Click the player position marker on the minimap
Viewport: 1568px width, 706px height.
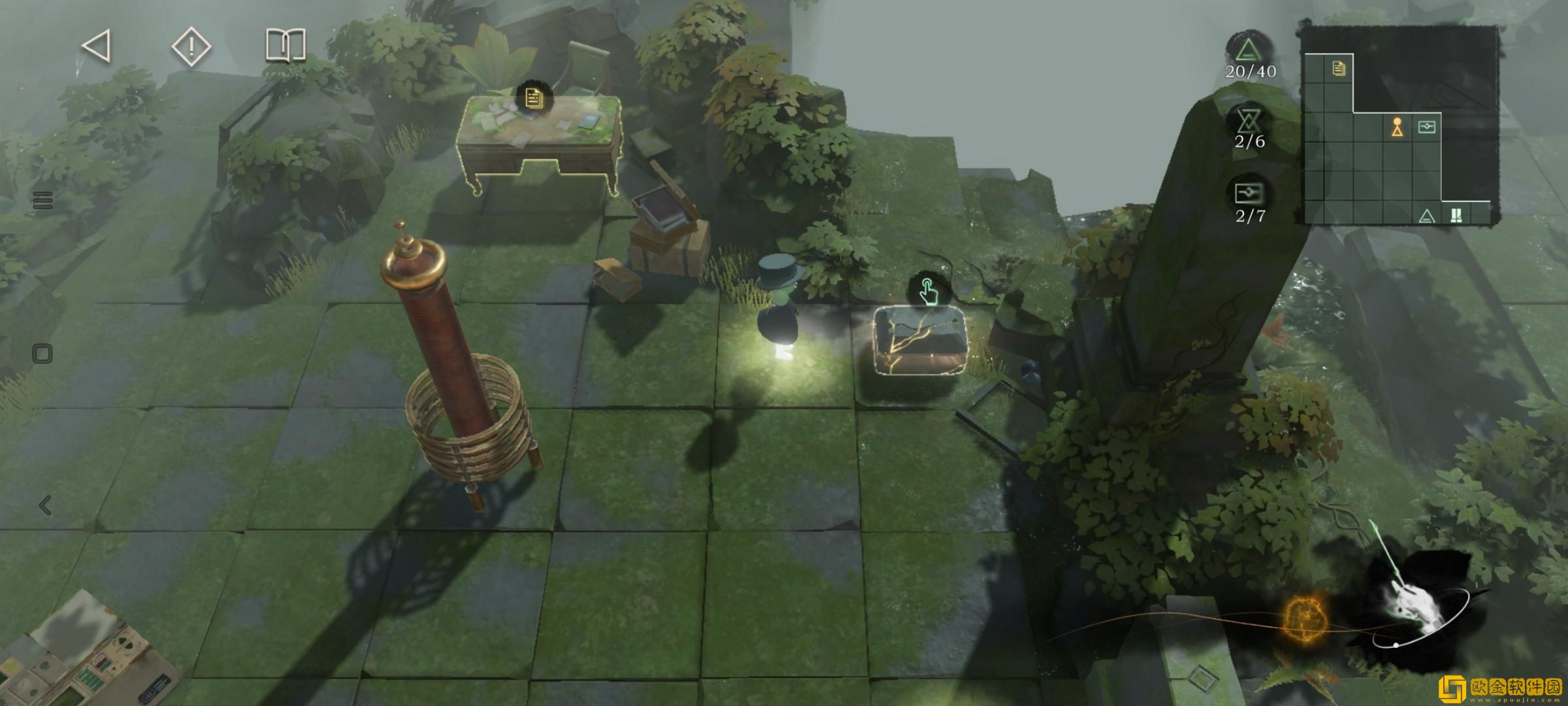click(1397, 127)
